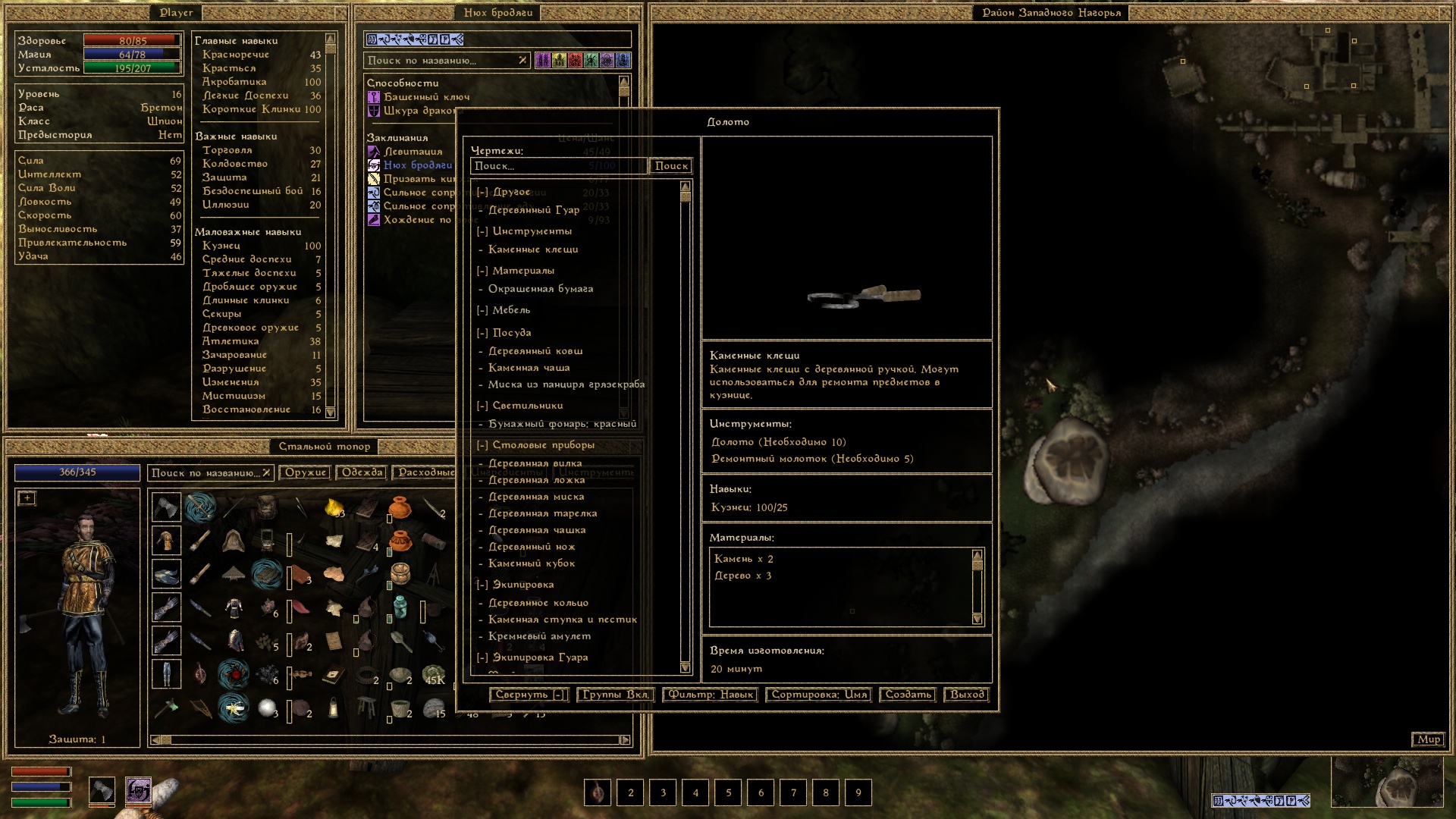Collapse the Мебель category
Image resolution: width=1456 pixels, height=819 pixels.
point(482,310)
